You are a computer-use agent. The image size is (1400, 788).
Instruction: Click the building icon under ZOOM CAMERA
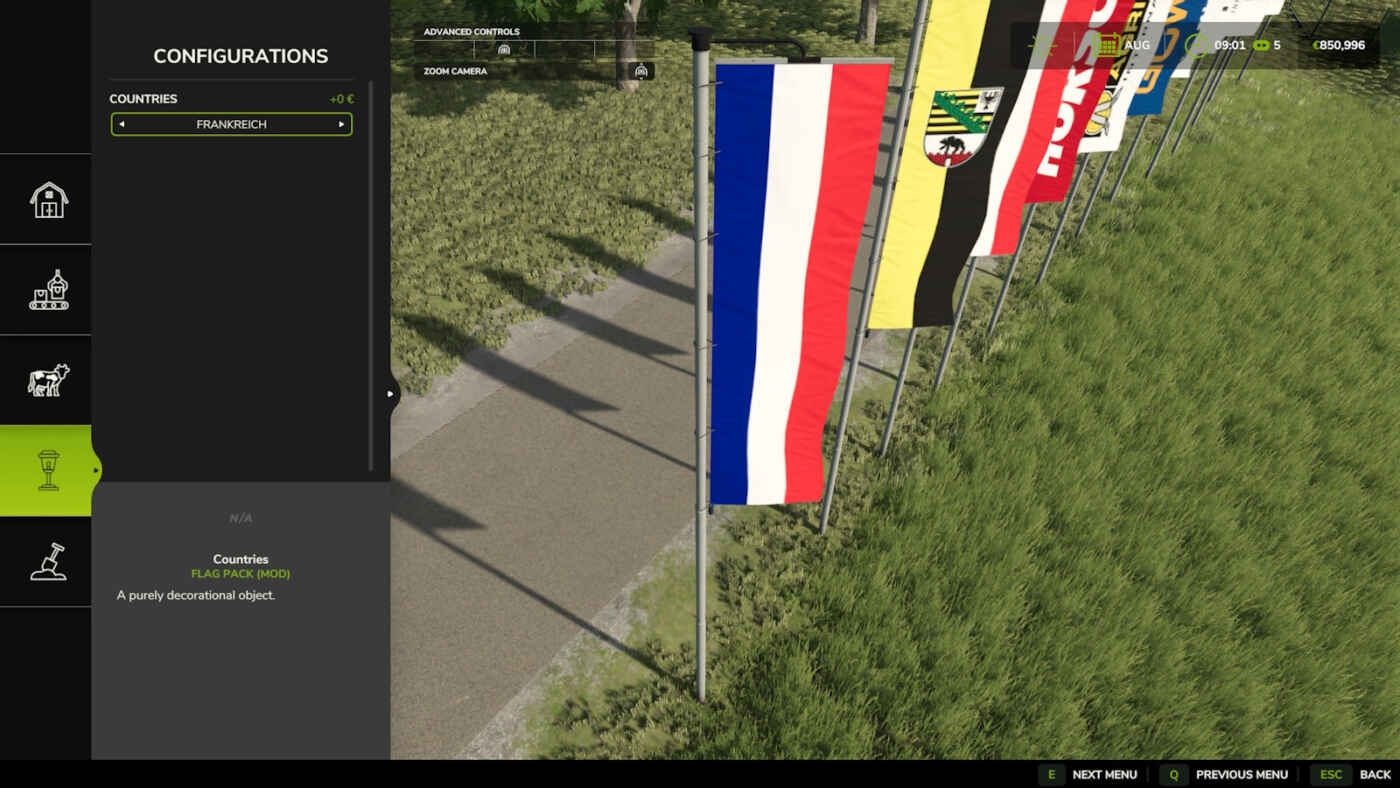(641, 71)
